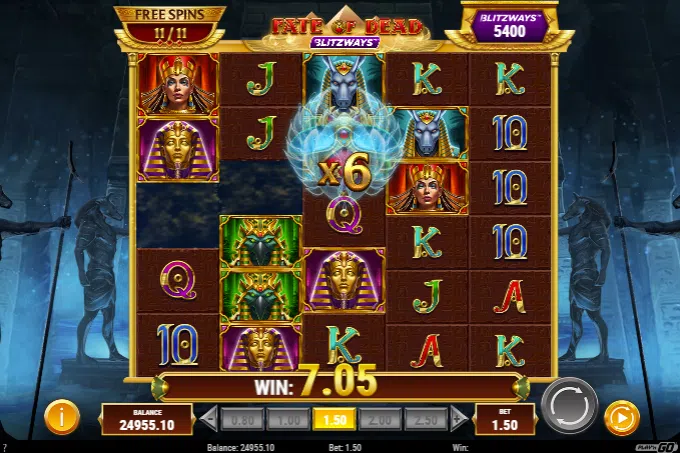
Task: Decrease bet with the left arrow
Action: pyautogui.click(x=209, y=417)
